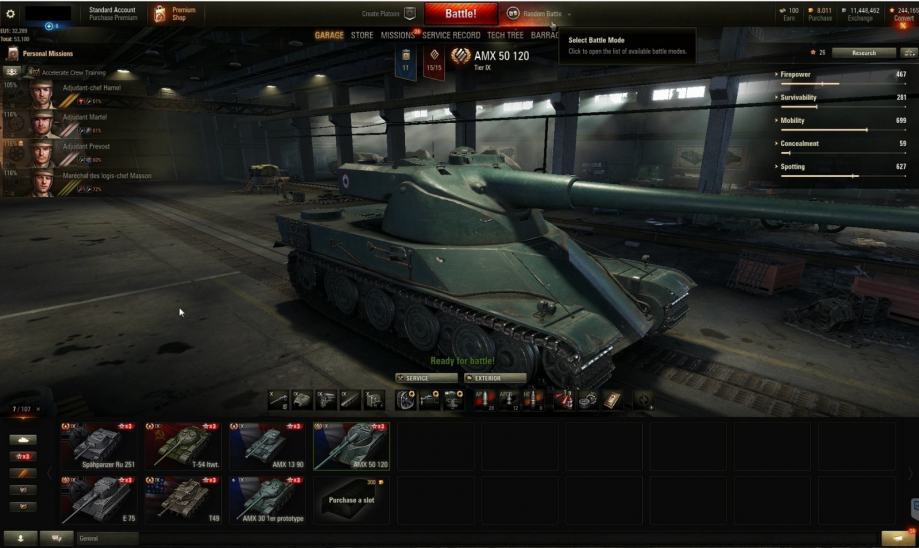The width and height of the screenshot is (919, 548).
Task: Select the Spähpanzer Ru 251 tank
Action: point(99,446)
